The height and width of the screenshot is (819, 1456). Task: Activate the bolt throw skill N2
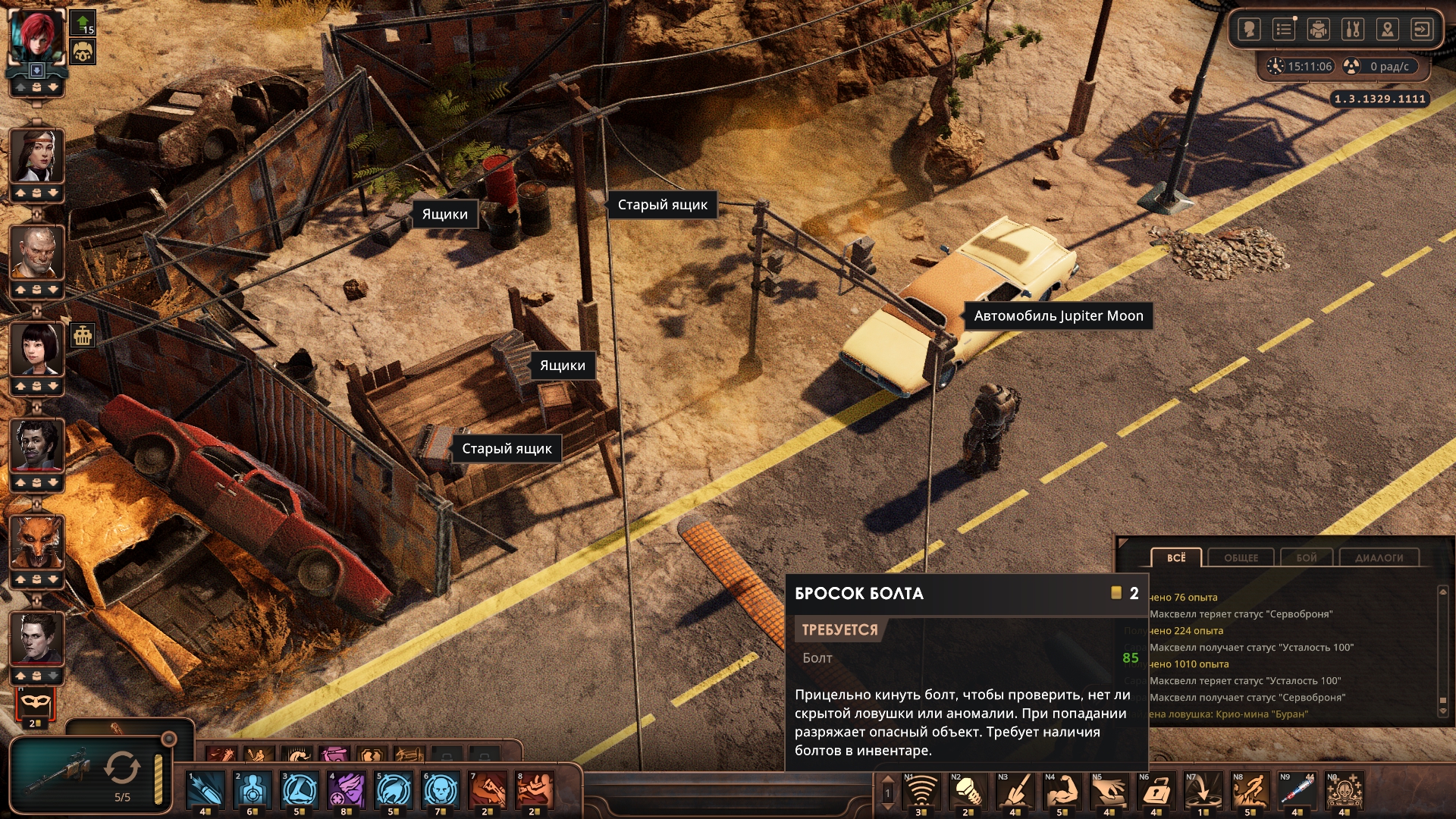[968, 791]
